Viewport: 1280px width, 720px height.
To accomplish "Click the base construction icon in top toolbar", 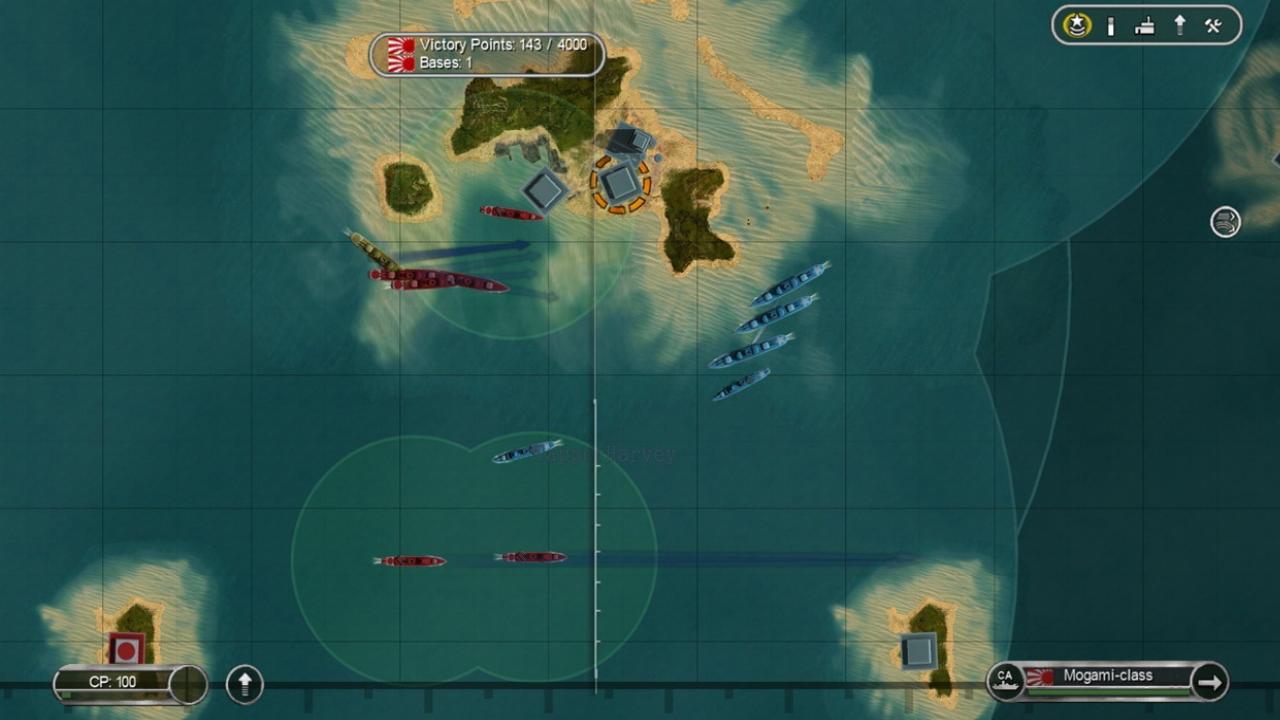I will click(x=1145, y=25).
